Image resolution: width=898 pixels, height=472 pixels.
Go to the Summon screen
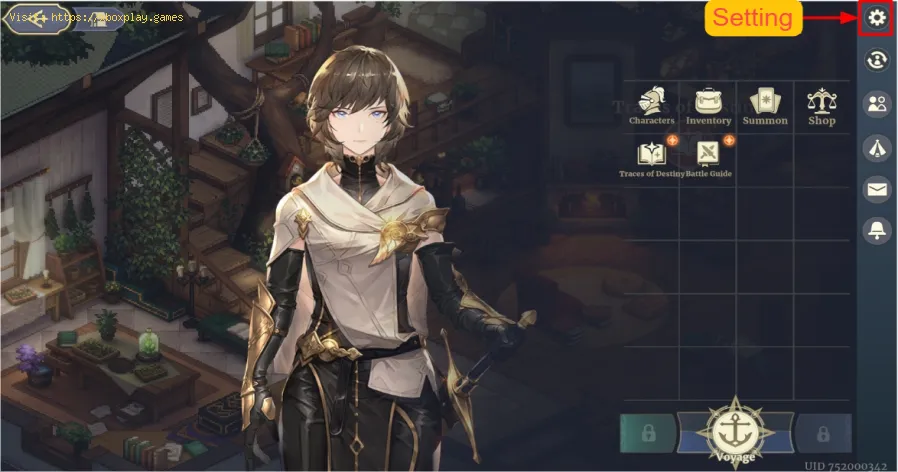click(766, 104)
